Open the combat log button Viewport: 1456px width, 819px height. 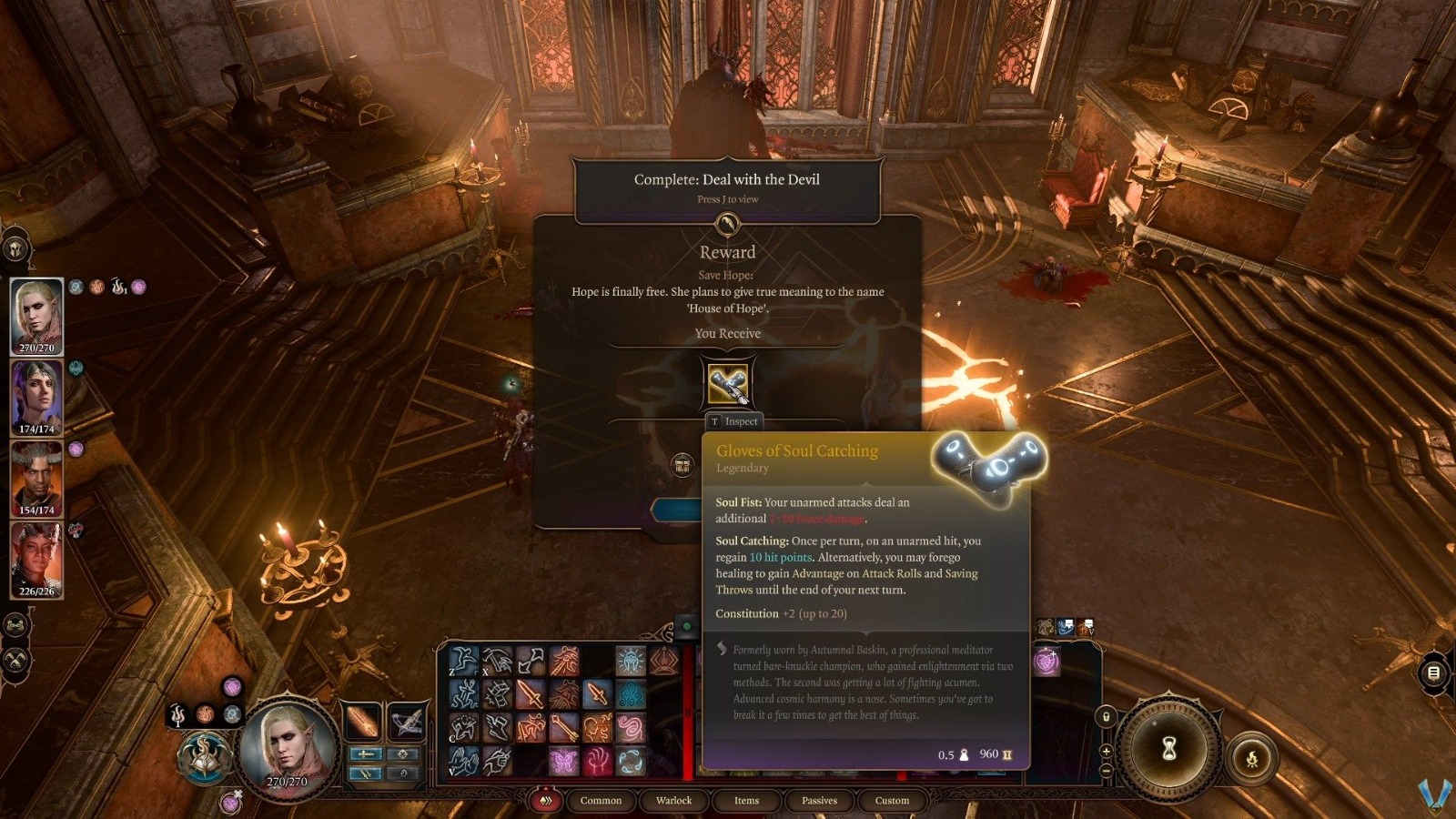pyautogui.click(x=1433, y=673)
